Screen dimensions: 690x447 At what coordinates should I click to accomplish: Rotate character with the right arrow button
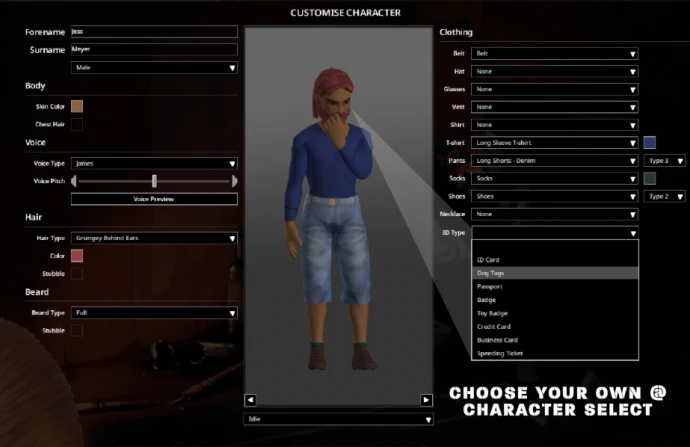[x=426, y=400]
